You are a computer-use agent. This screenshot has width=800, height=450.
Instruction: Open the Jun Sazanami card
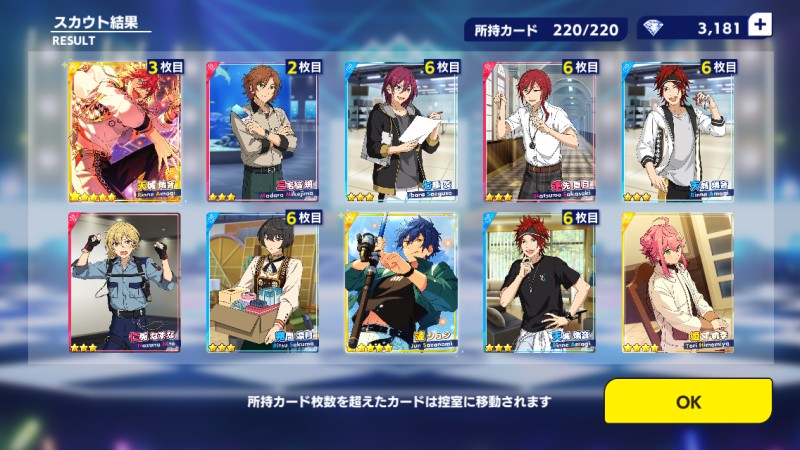401,283
